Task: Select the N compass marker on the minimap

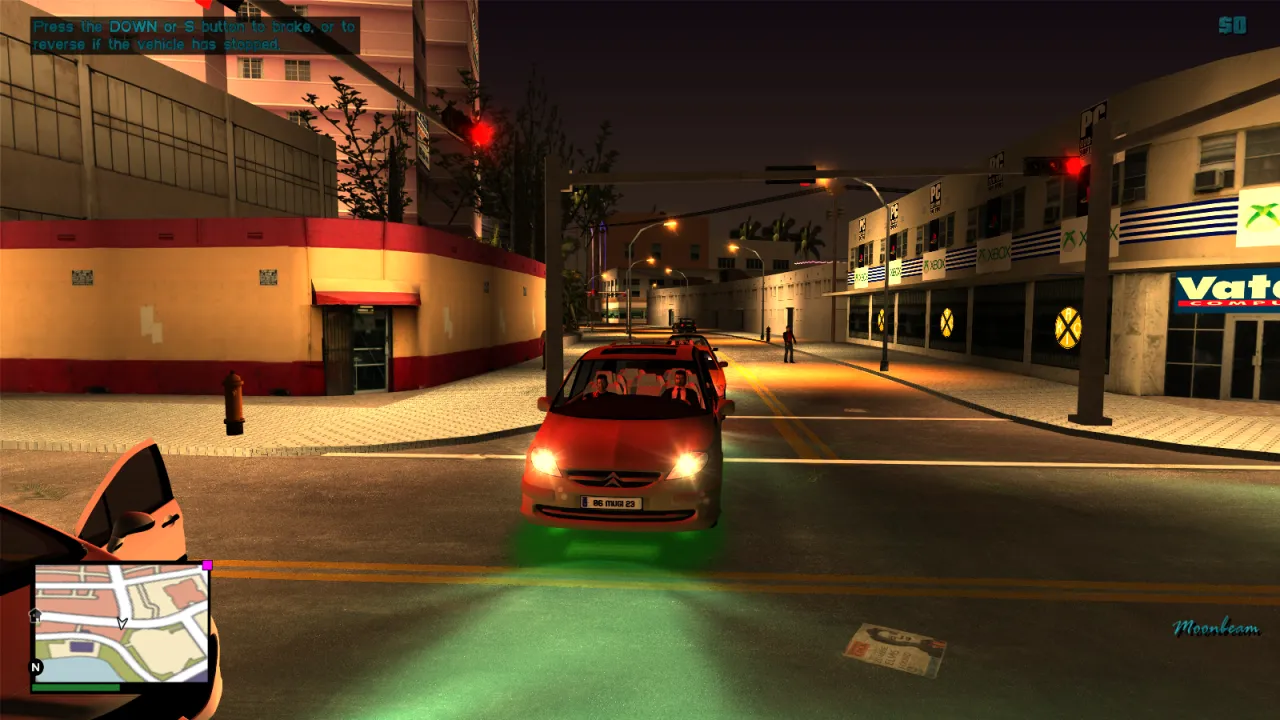Action: tap(36, 666)
